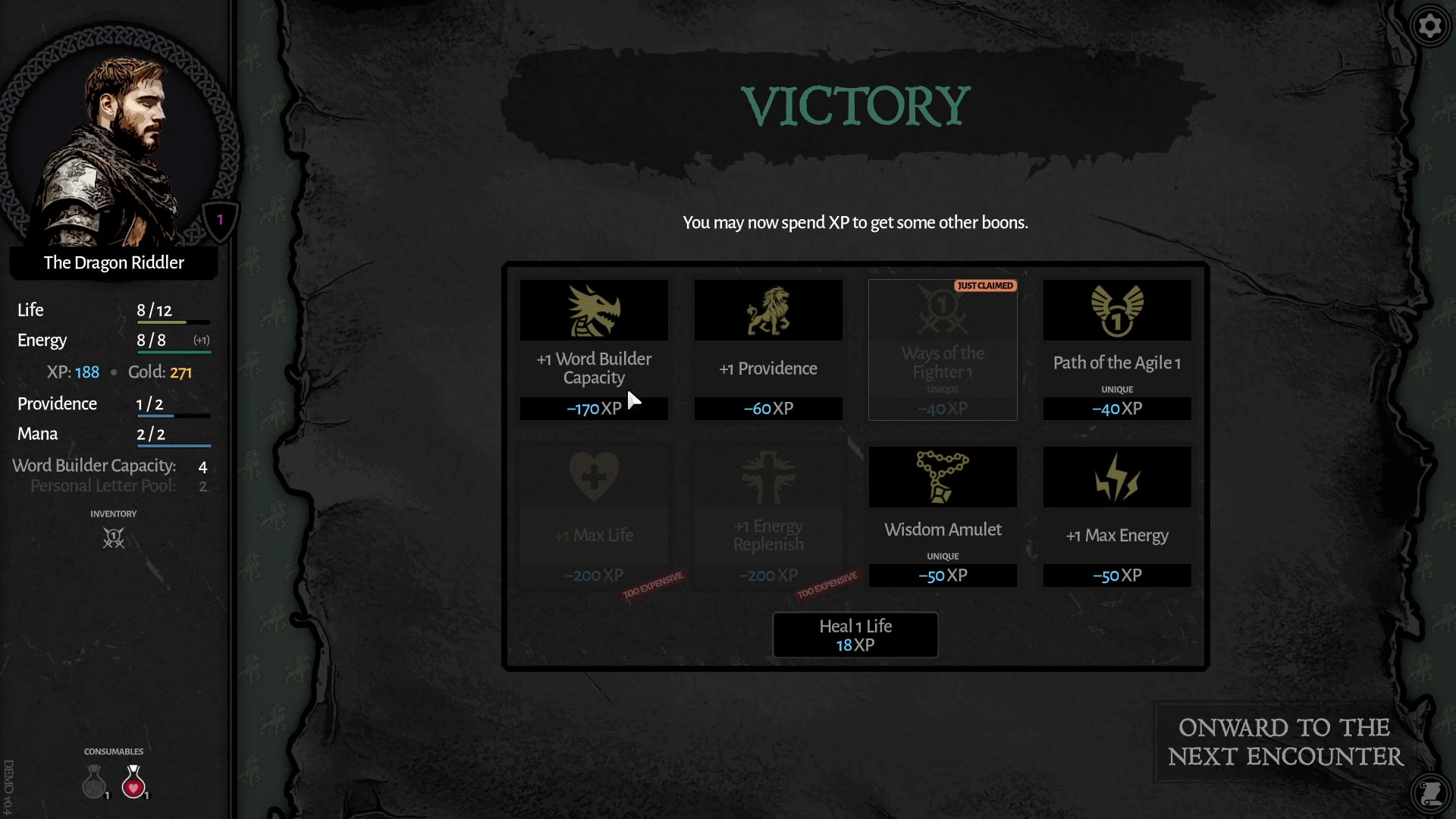1456x819 pixels.
Task: Select the lightning bolt +1 Max Energy icon
Action: pos(1116,476)
